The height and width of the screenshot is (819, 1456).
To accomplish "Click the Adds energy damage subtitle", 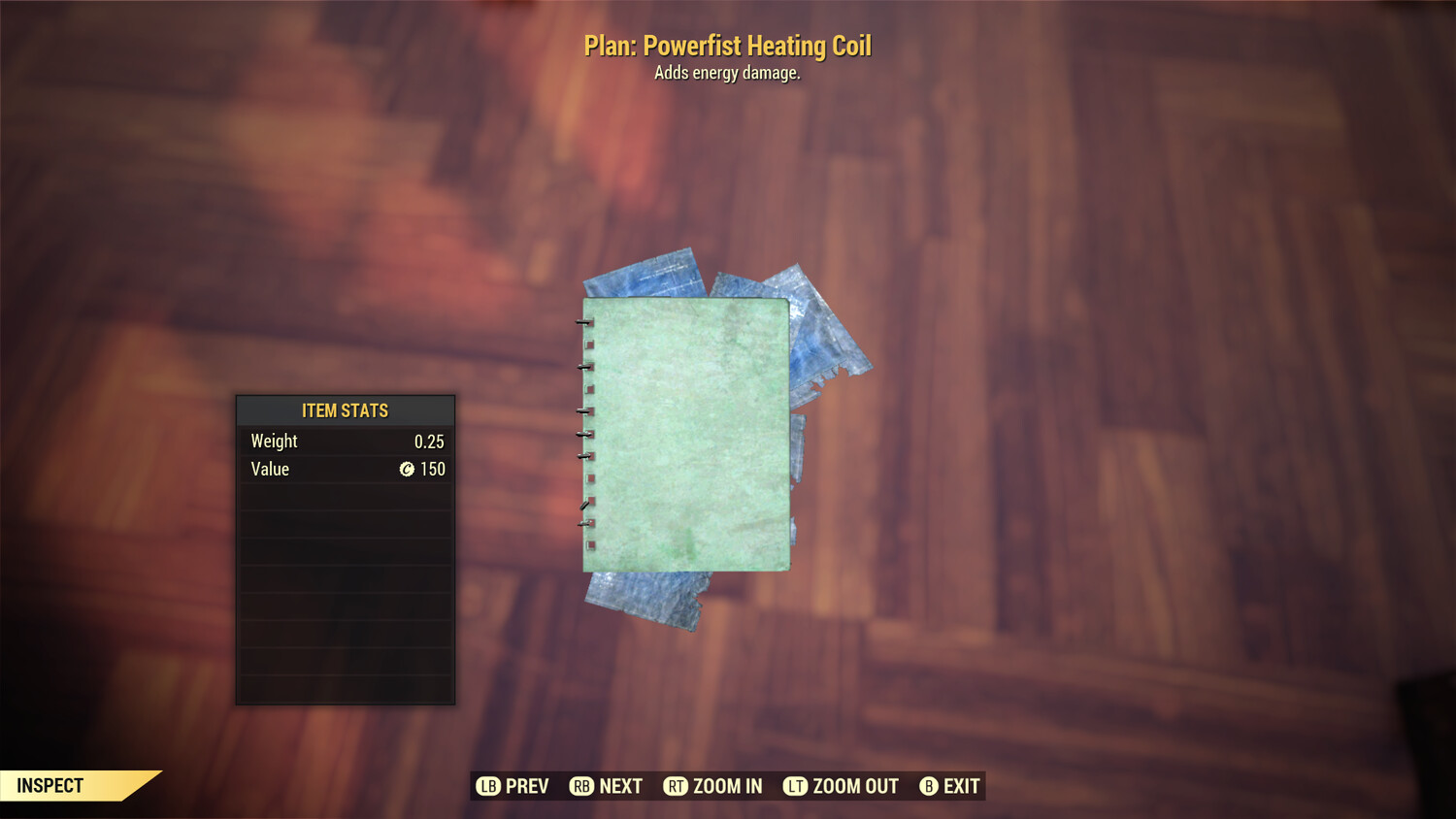I will click(728, 73).
